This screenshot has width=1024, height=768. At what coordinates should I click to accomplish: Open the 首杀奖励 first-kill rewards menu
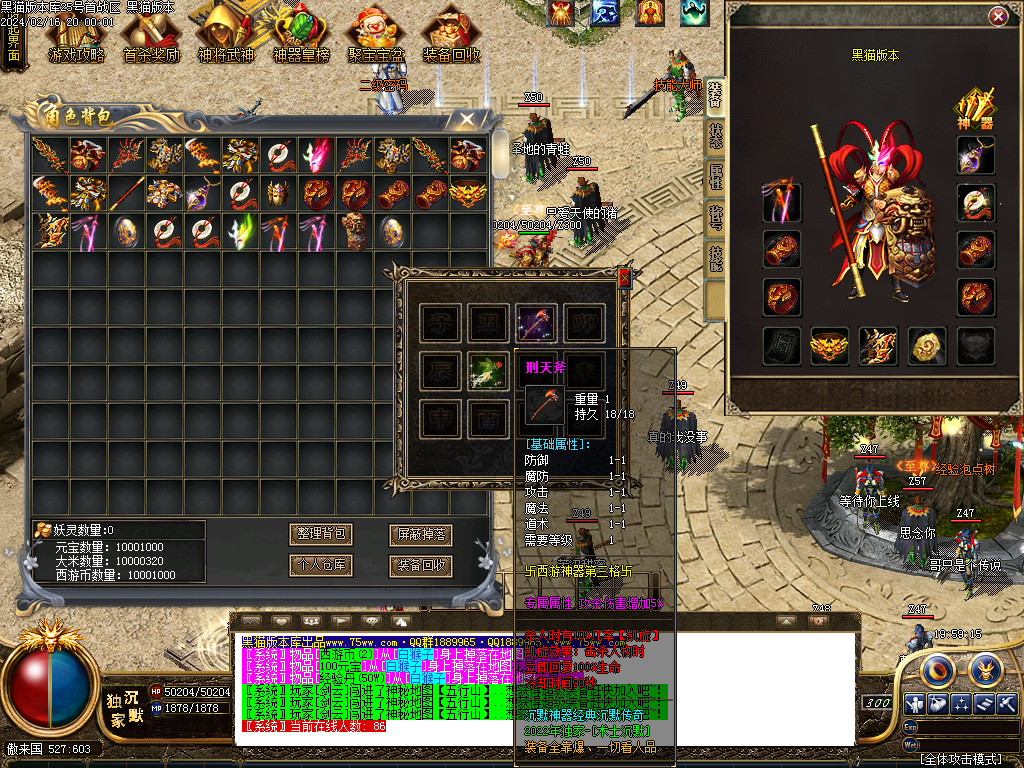point(151,34)
